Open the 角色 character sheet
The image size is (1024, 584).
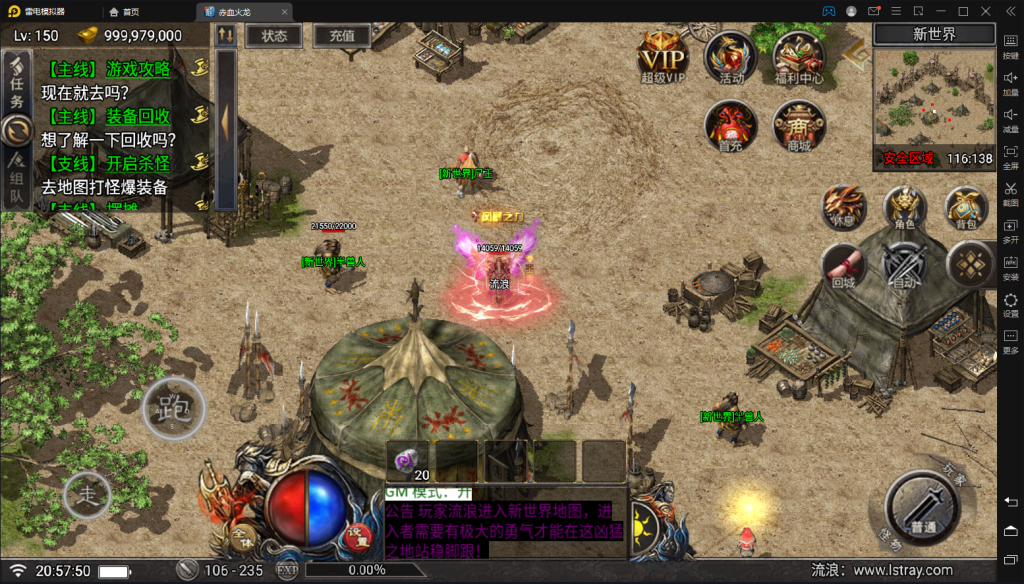pos(904,206)
